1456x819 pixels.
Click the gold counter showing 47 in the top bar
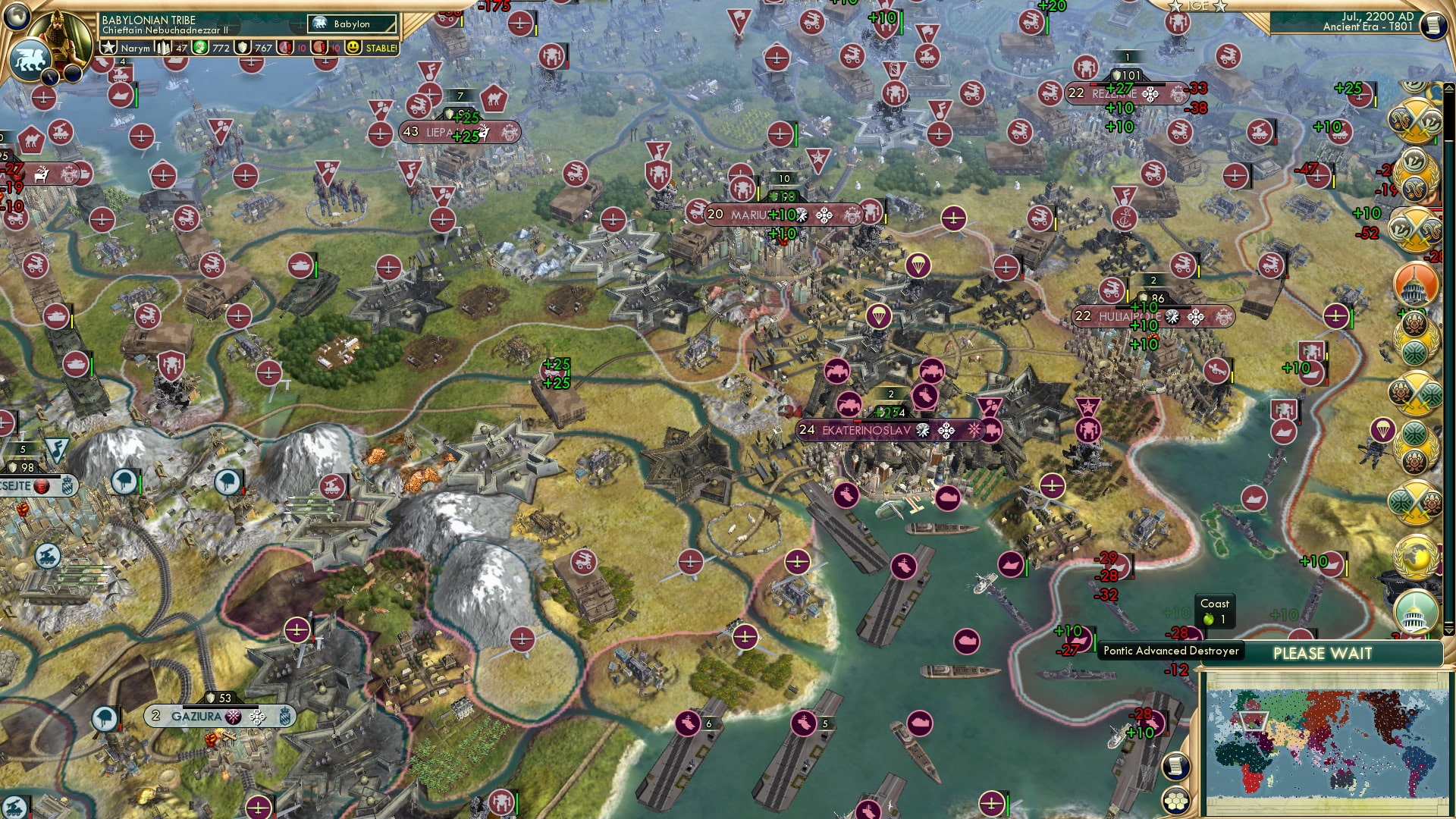[181, 48]
